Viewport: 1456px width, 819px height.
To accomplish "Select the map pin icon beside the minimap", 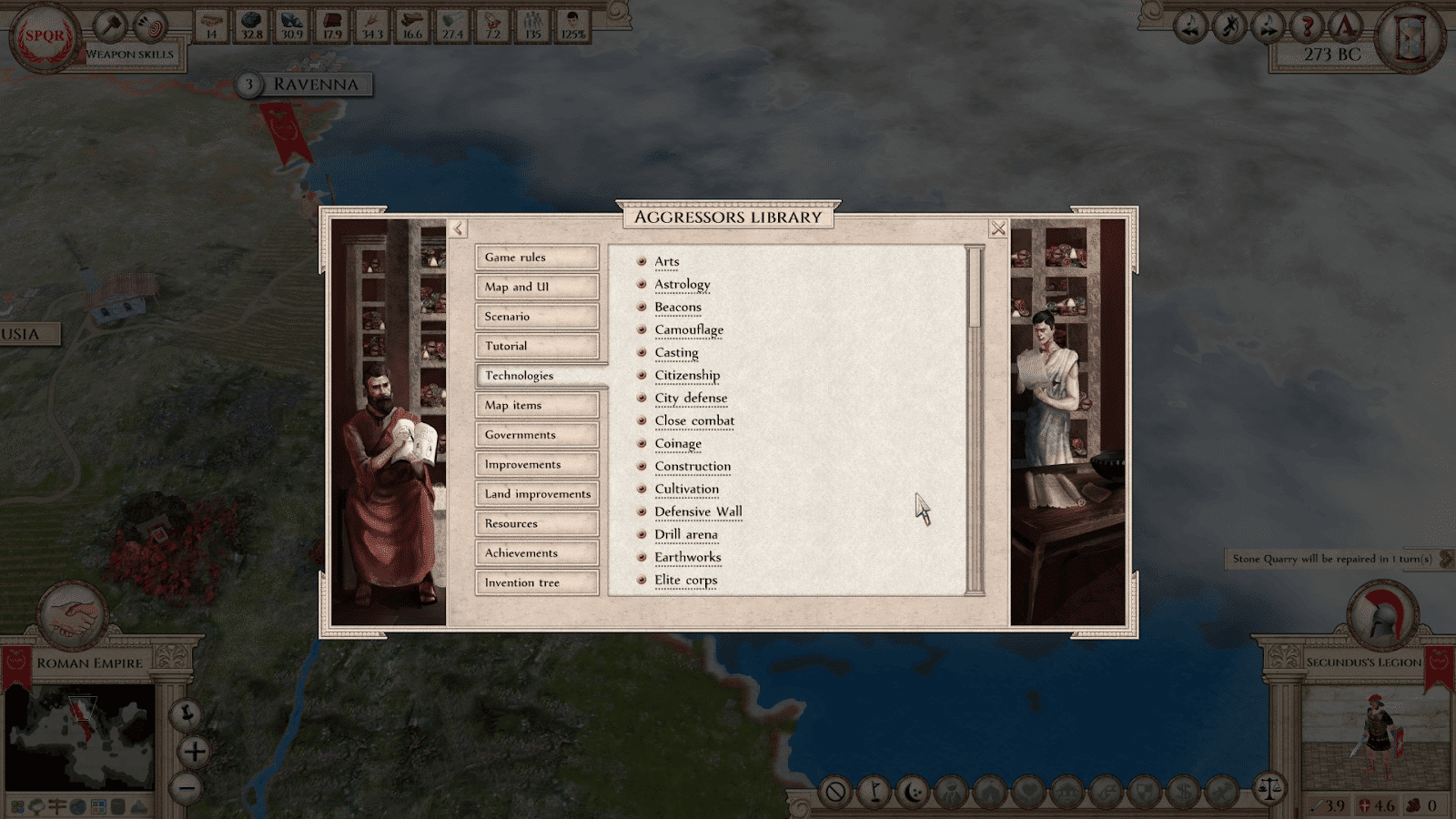I will 186,714.
